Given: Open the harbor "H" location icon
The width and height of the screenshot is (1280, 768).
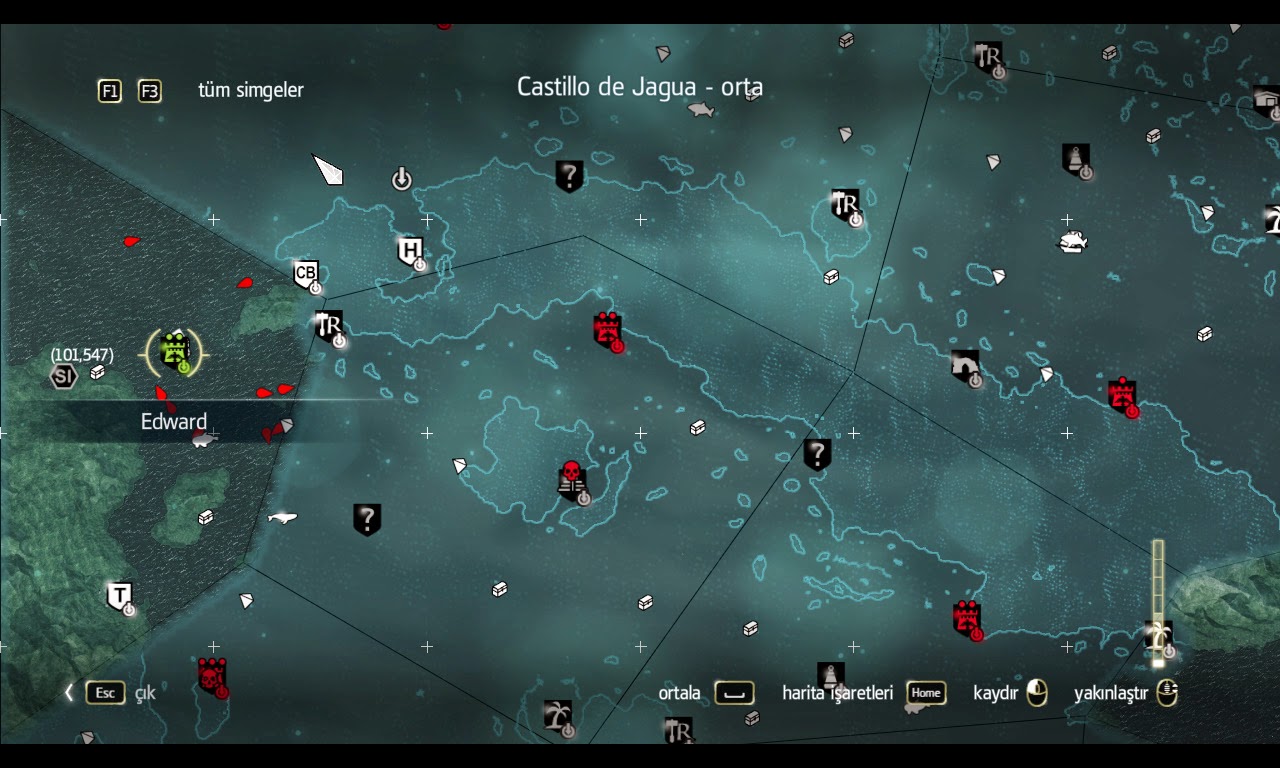Looking at the screenshot, I should [410, 250].
